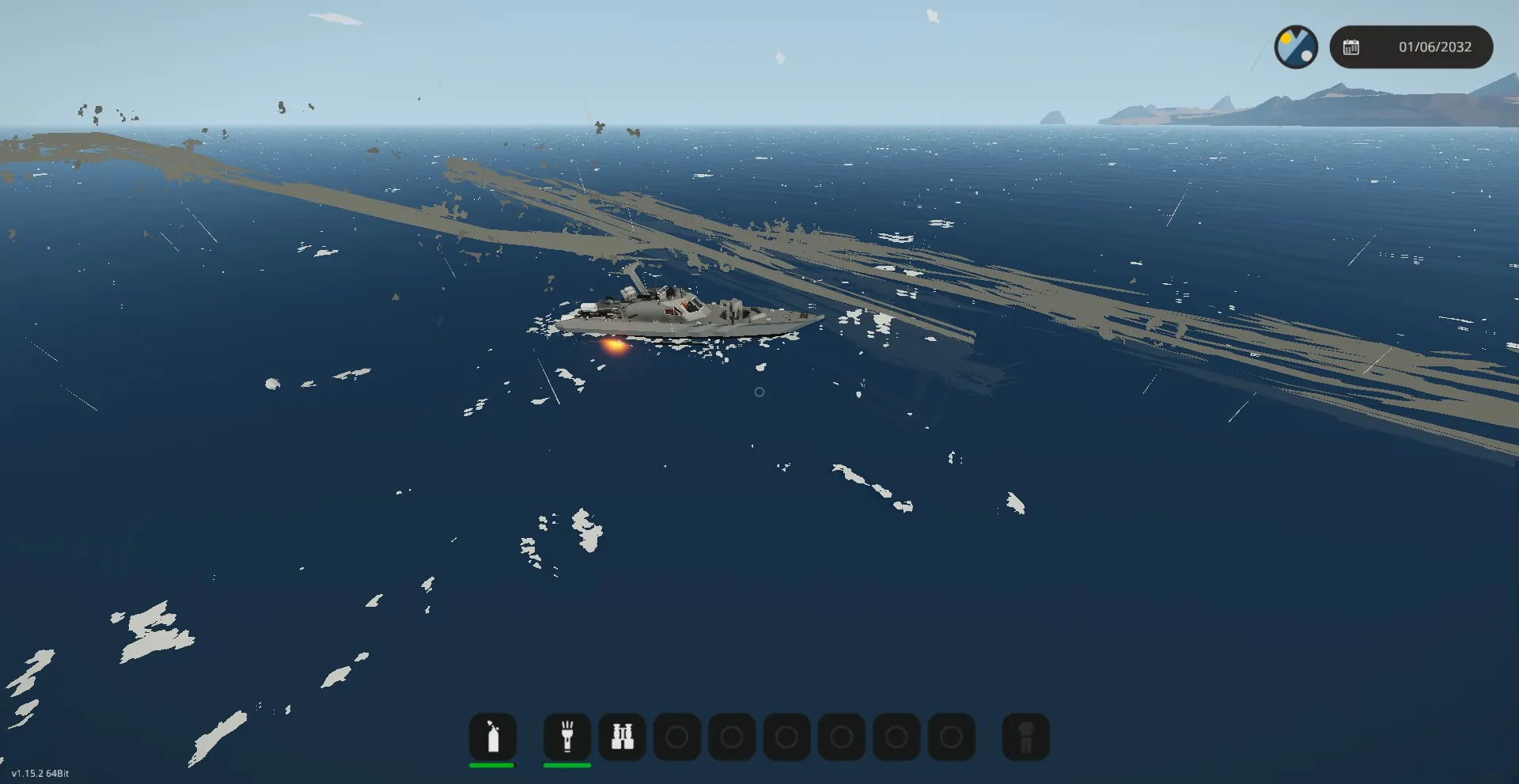Select the fire extinguisher hotbar slot

click(x=493, y=737)
